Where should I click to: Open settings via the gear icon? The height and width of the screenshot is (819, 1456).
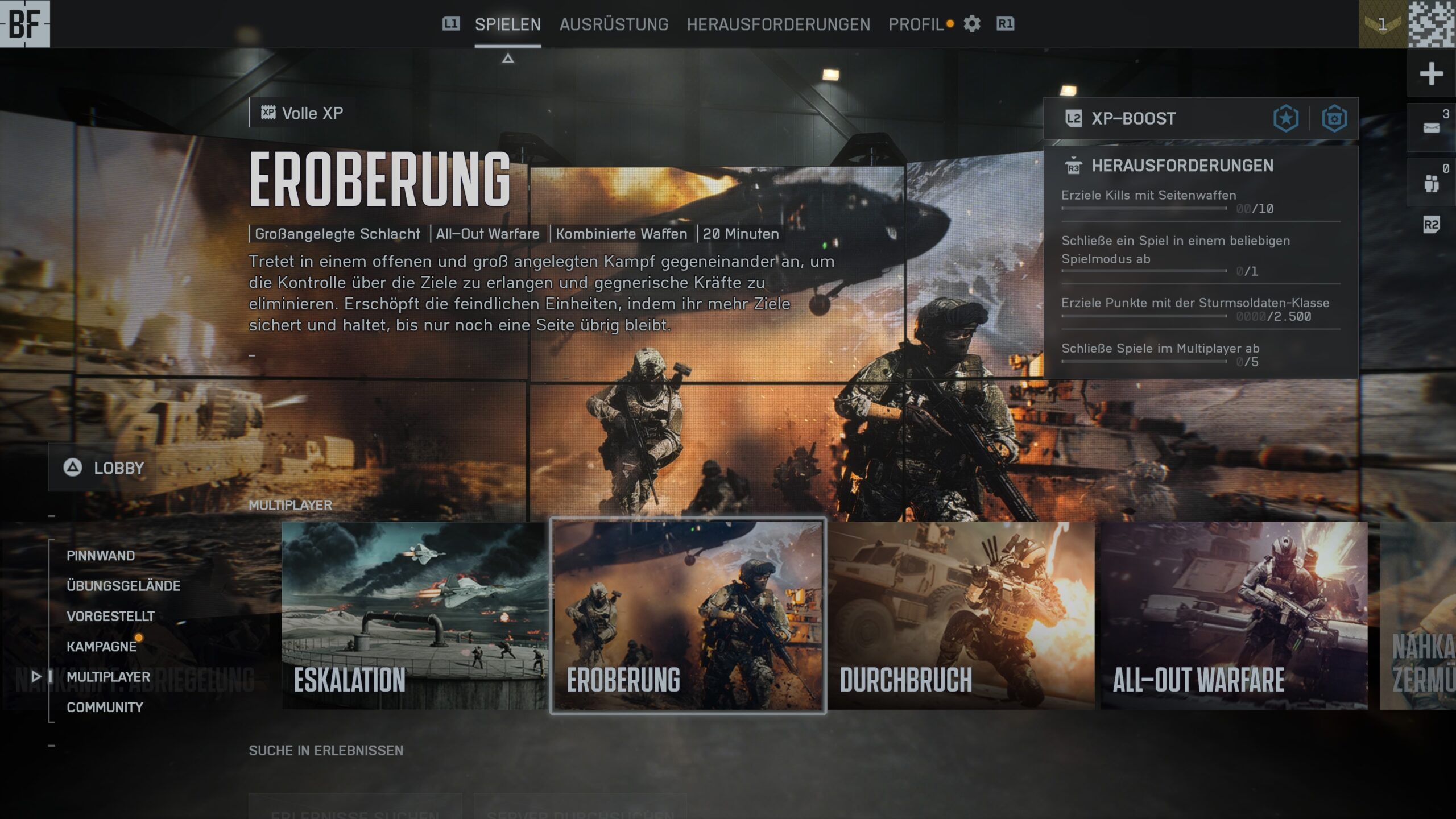972,24
